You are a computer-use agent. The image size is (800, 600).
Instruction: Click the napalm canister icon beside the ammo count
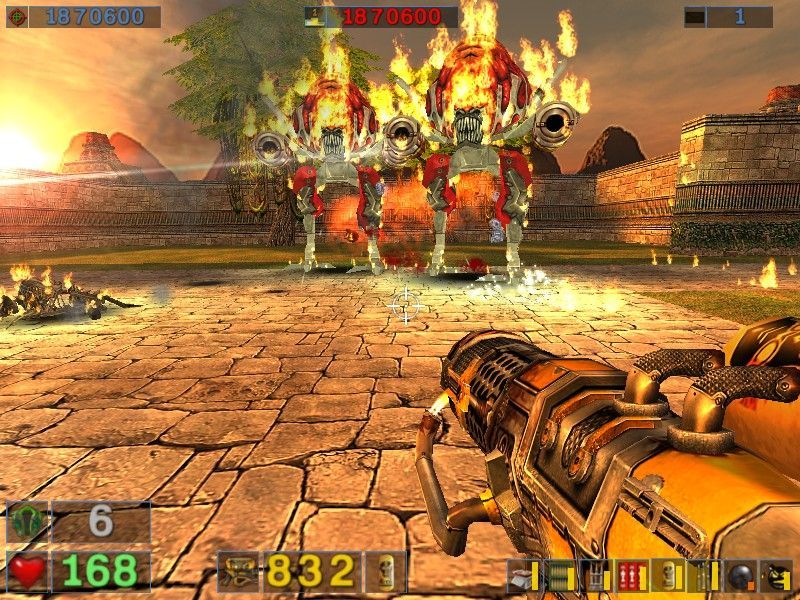(386, 572)
